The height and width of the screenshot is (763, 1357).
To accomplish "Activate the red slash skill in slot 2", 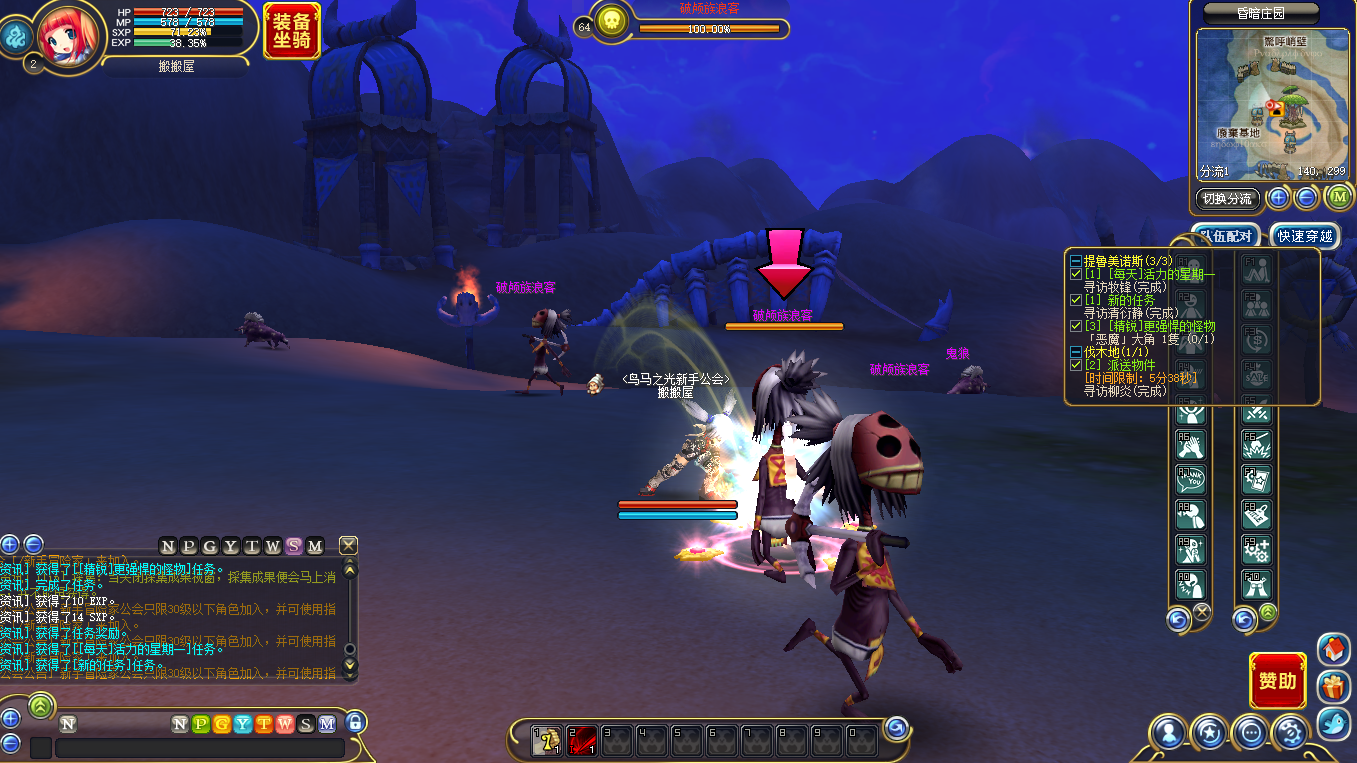I will pos(582,740).
